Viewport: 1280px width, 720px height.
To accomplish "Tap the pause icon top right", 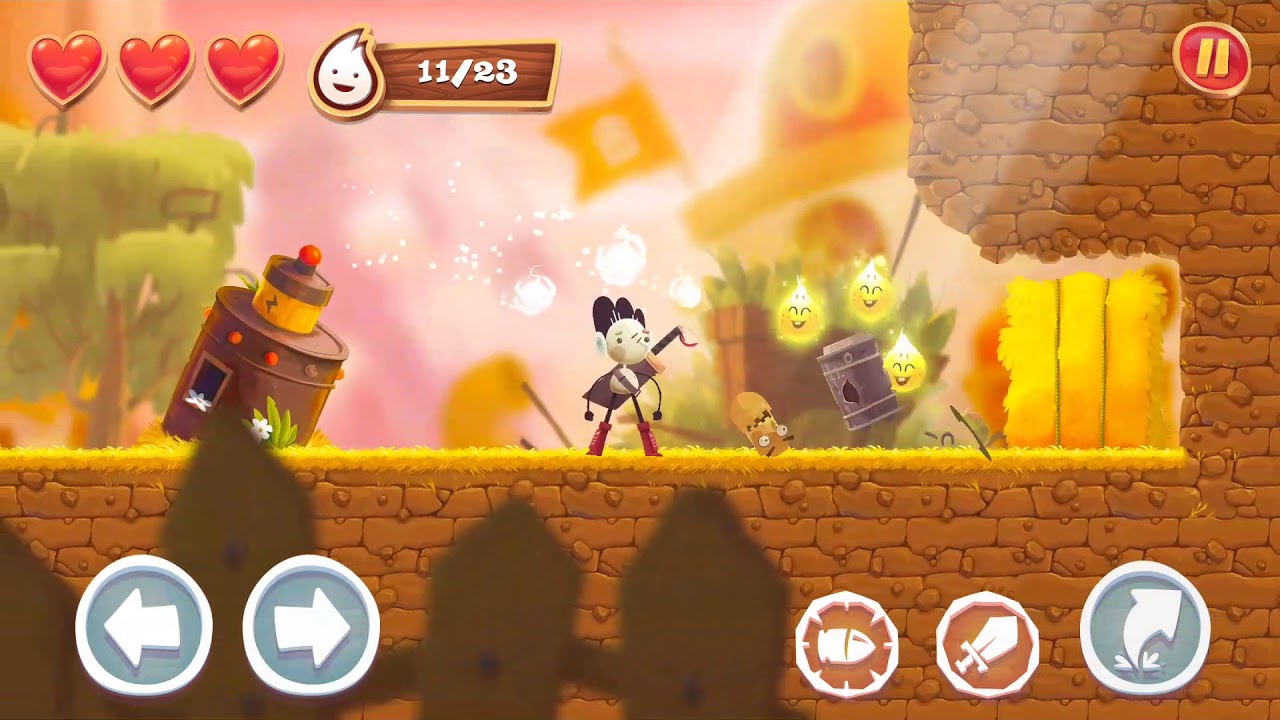I will pos(1213,58).
